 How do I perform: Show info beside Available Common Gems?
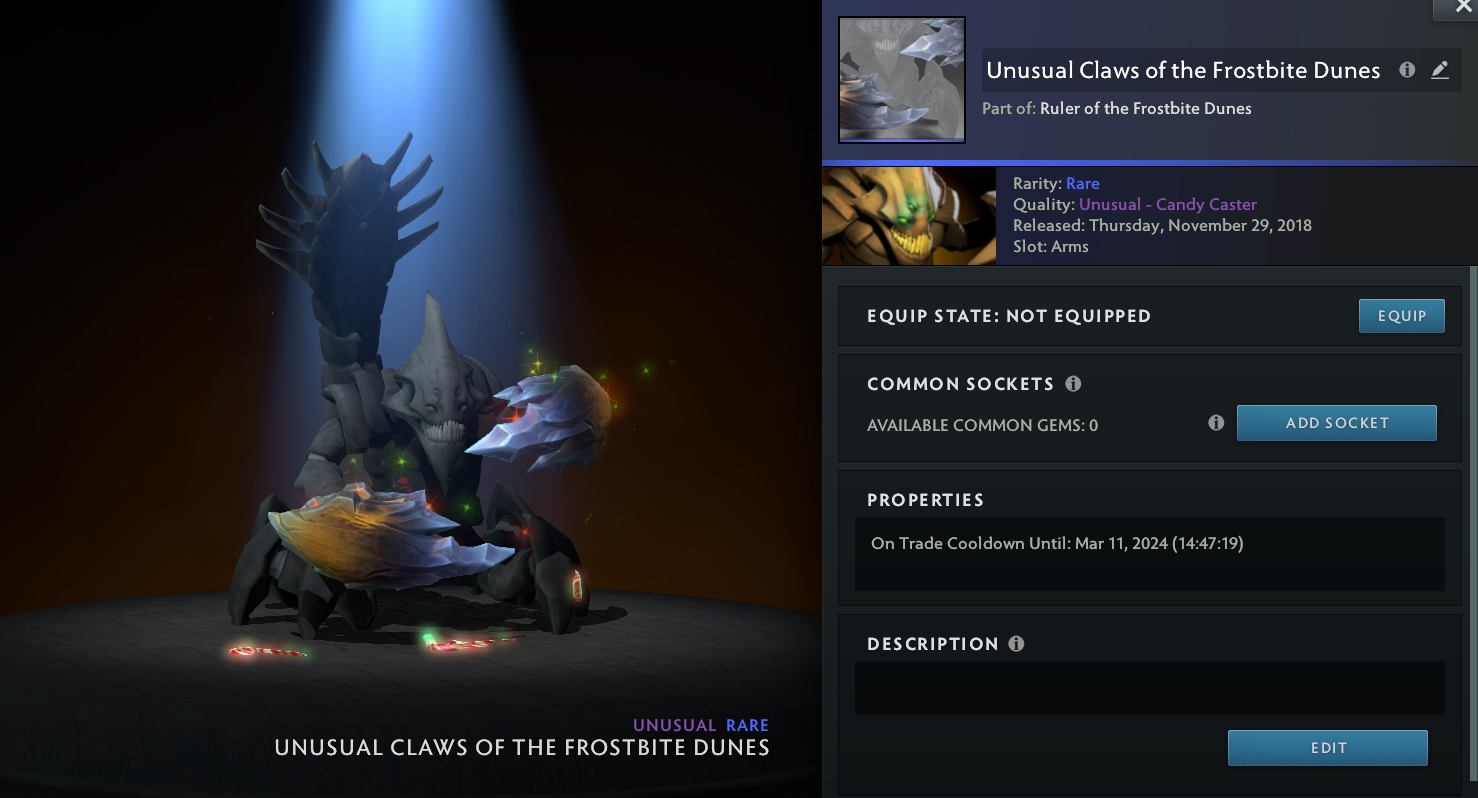point(1216,423)
